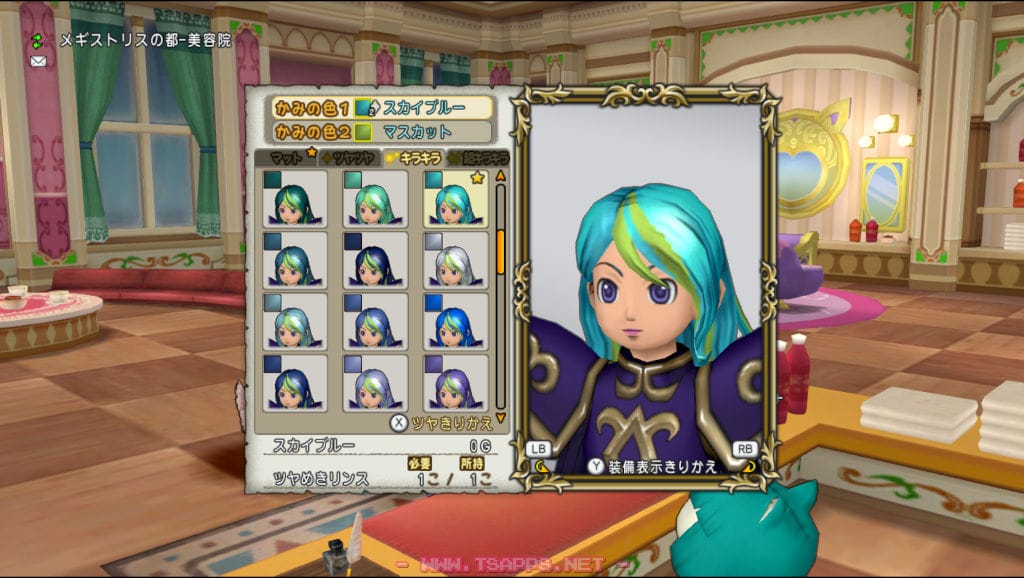
Task: Switch to the マット finish tab
Action: coord(287,158)
